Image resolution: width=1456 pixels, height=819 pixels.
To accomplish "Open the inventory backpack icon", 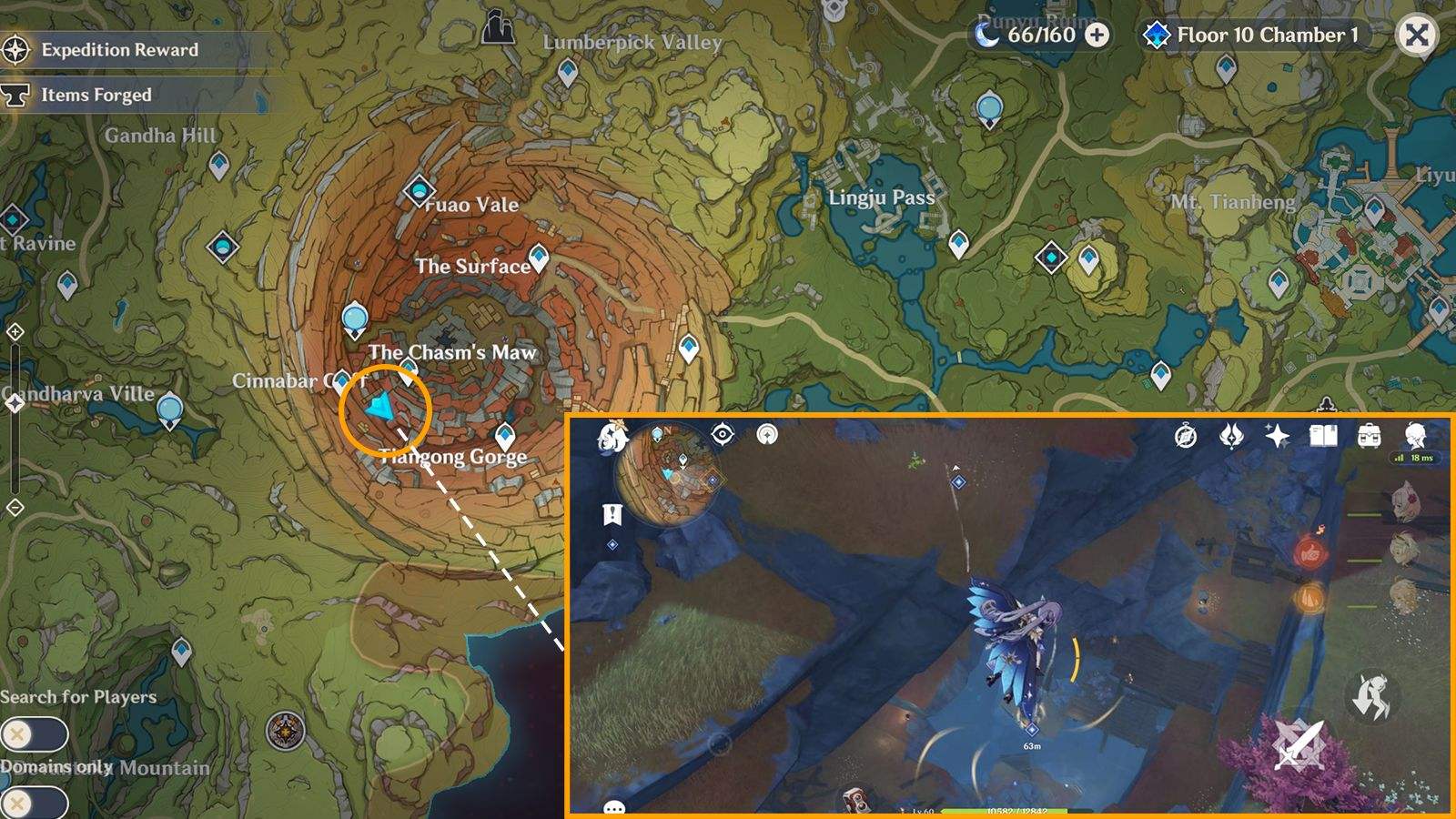I will [x=1370, y=437].
